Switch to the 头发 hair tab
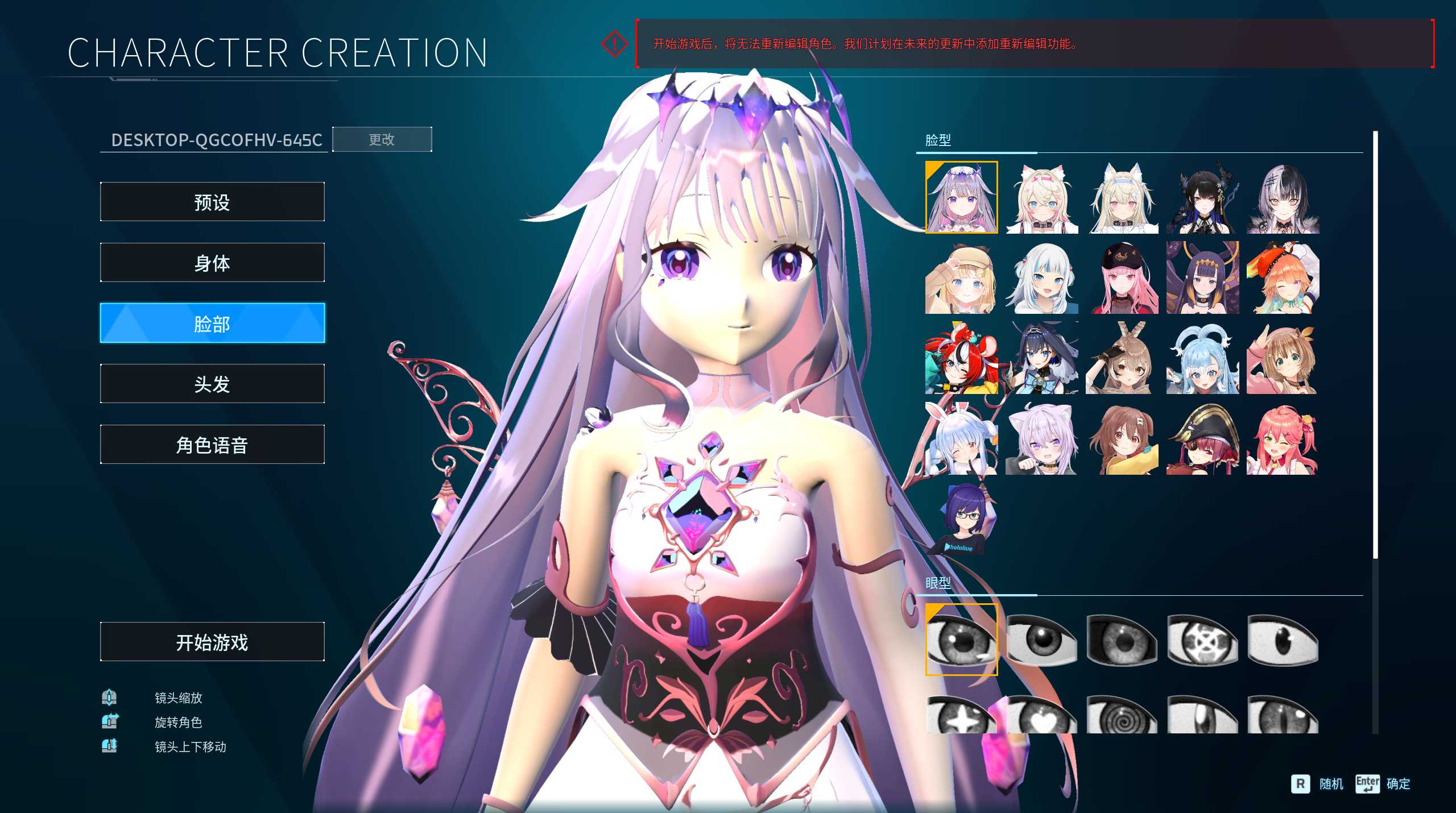This screenshot has width=1456, height=813. pos(212,384)
